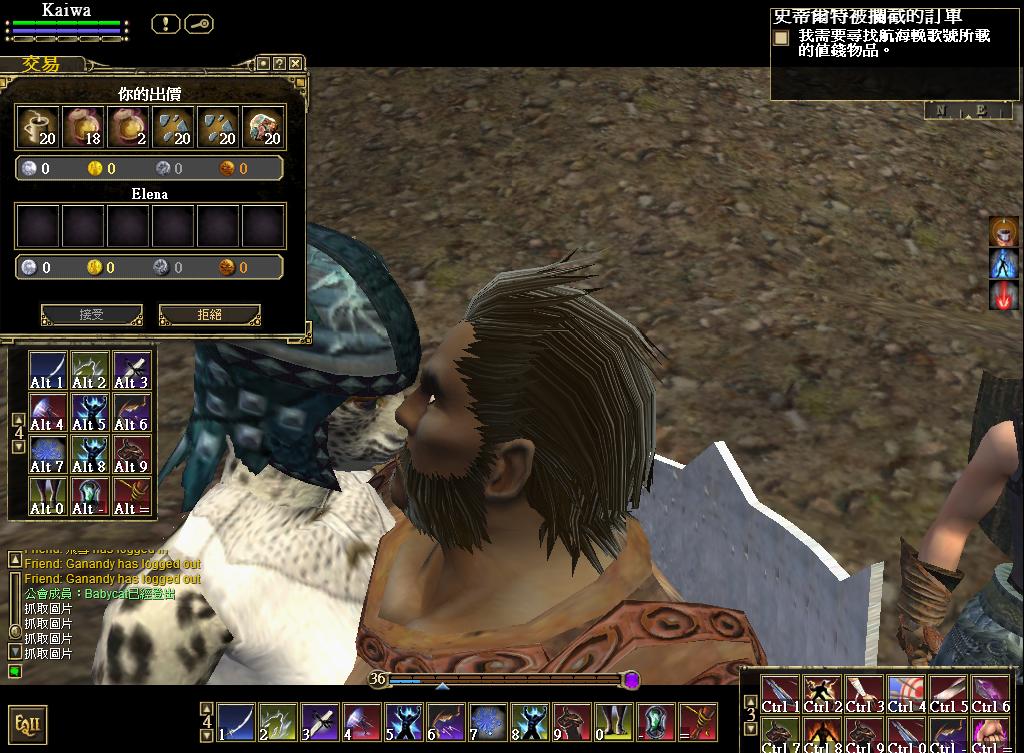Decline the trade with the 拒絕 button
Screen dimensions: 1024x753
tap(209, 314)
